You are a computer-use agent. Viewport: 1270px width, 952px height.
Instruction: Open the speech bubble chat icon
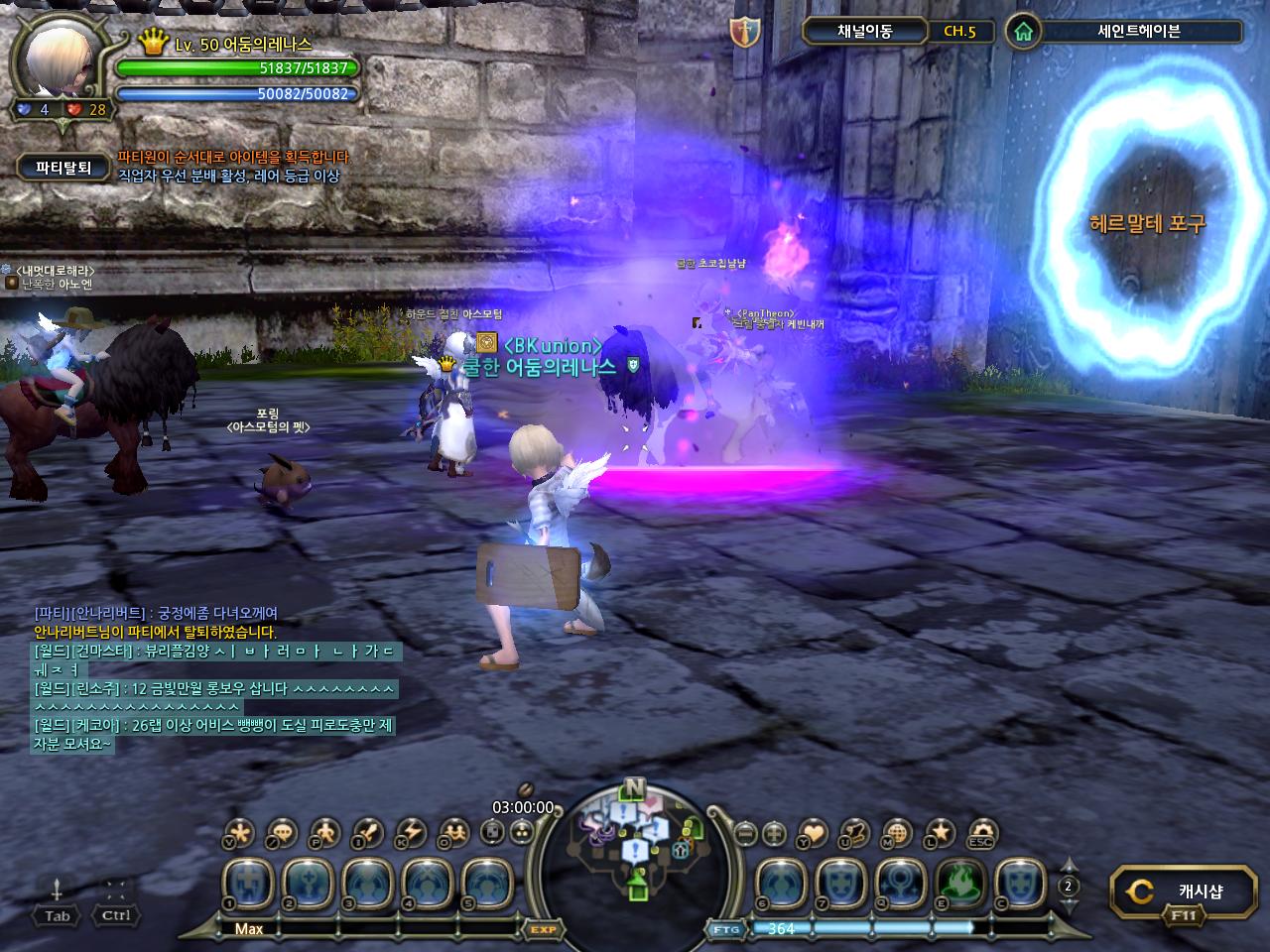click(282, 833)
